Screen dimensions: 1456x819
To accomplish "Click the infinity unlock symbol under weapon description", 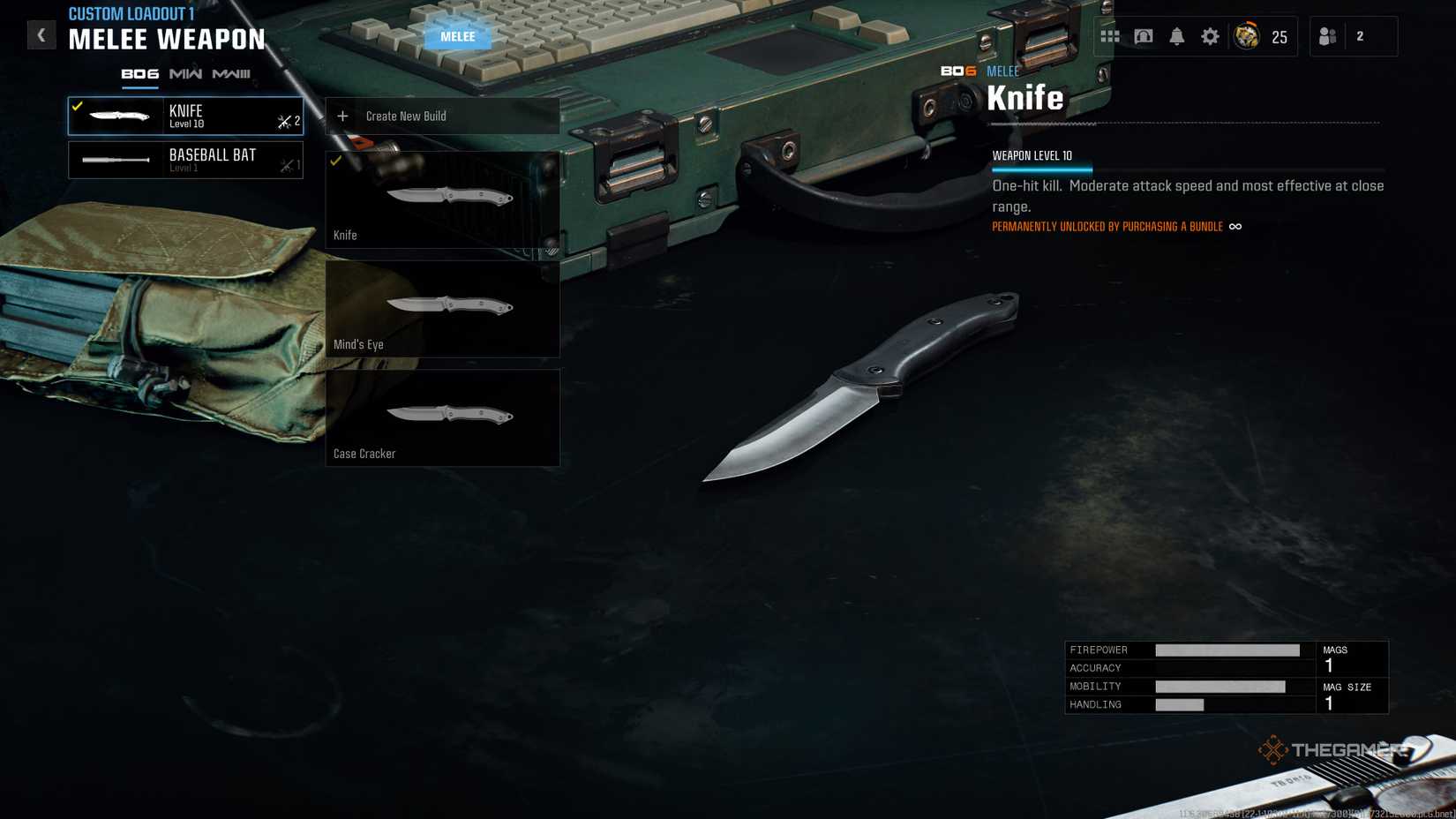I will [x=1235, y=226].
